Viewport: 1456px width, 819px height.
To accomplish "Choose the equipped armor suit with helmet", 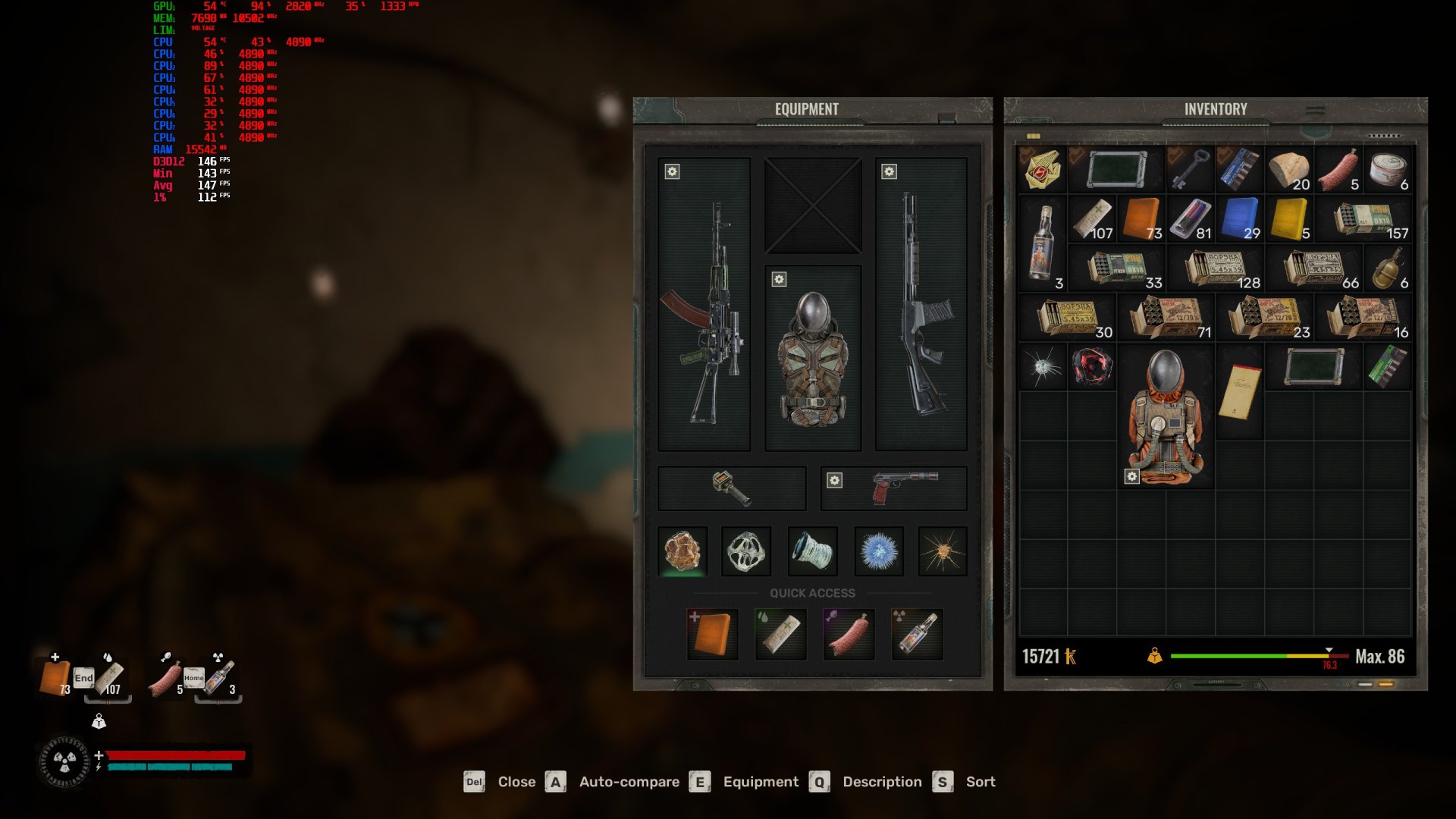I will pyautogui.click(x=813, y=358).
